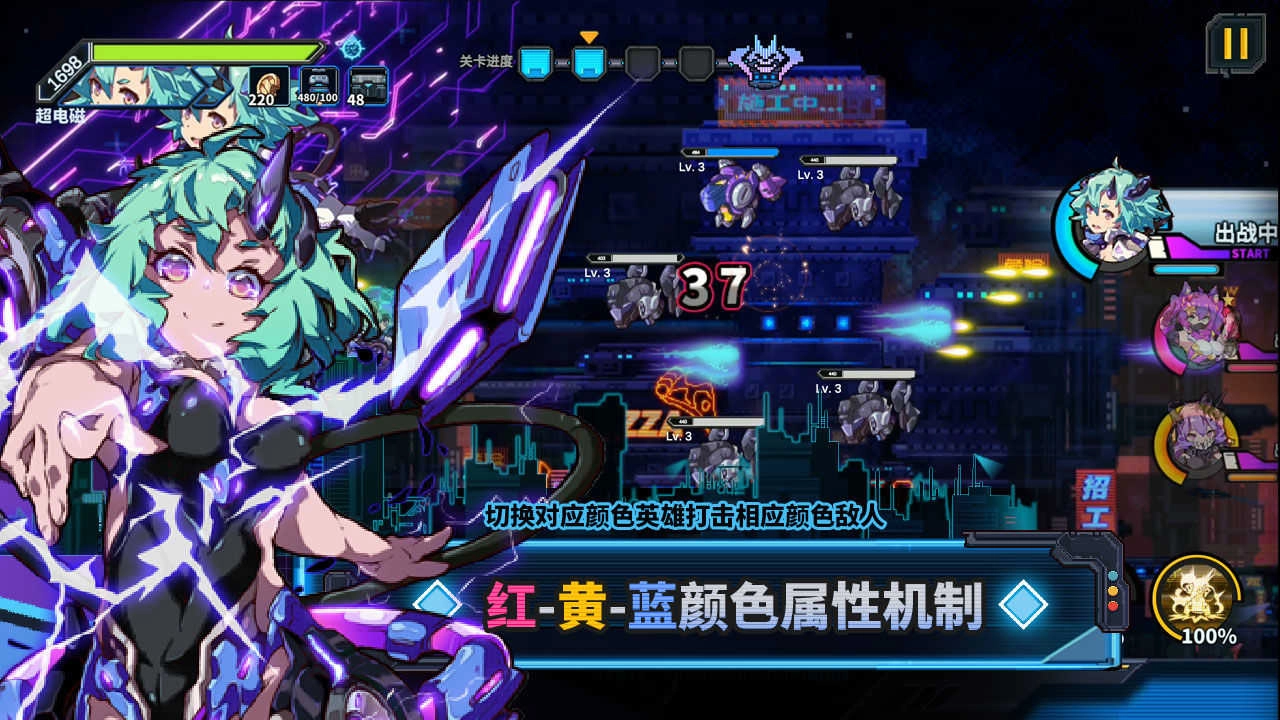Screen dimensions: 1280x720
Task: Click the ammo supply icon showing 480/100
Action: tap(318, 82)
